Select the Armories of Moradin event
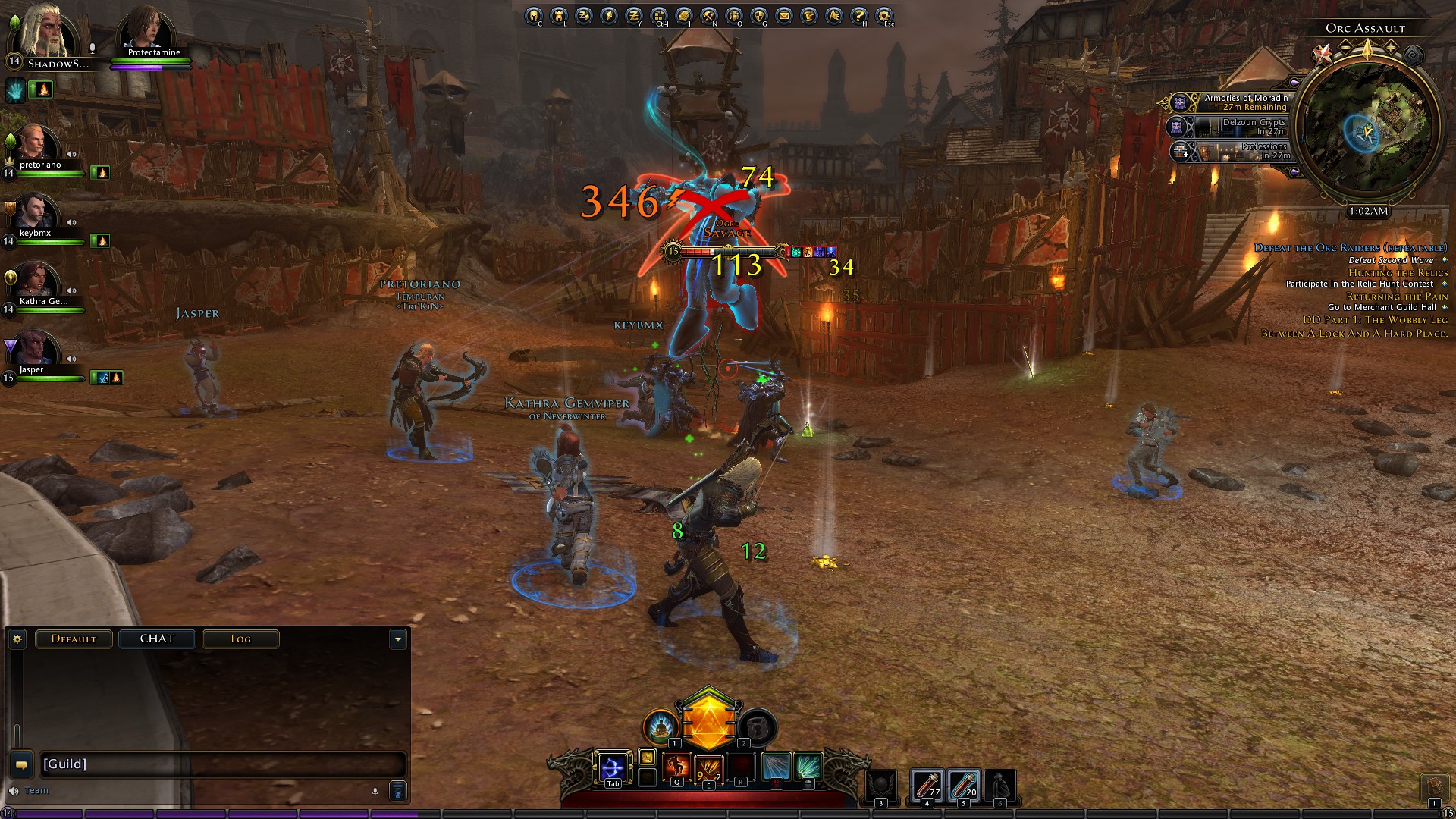The width and height of the screenshot is (1456, 819). click(1235, 102)
